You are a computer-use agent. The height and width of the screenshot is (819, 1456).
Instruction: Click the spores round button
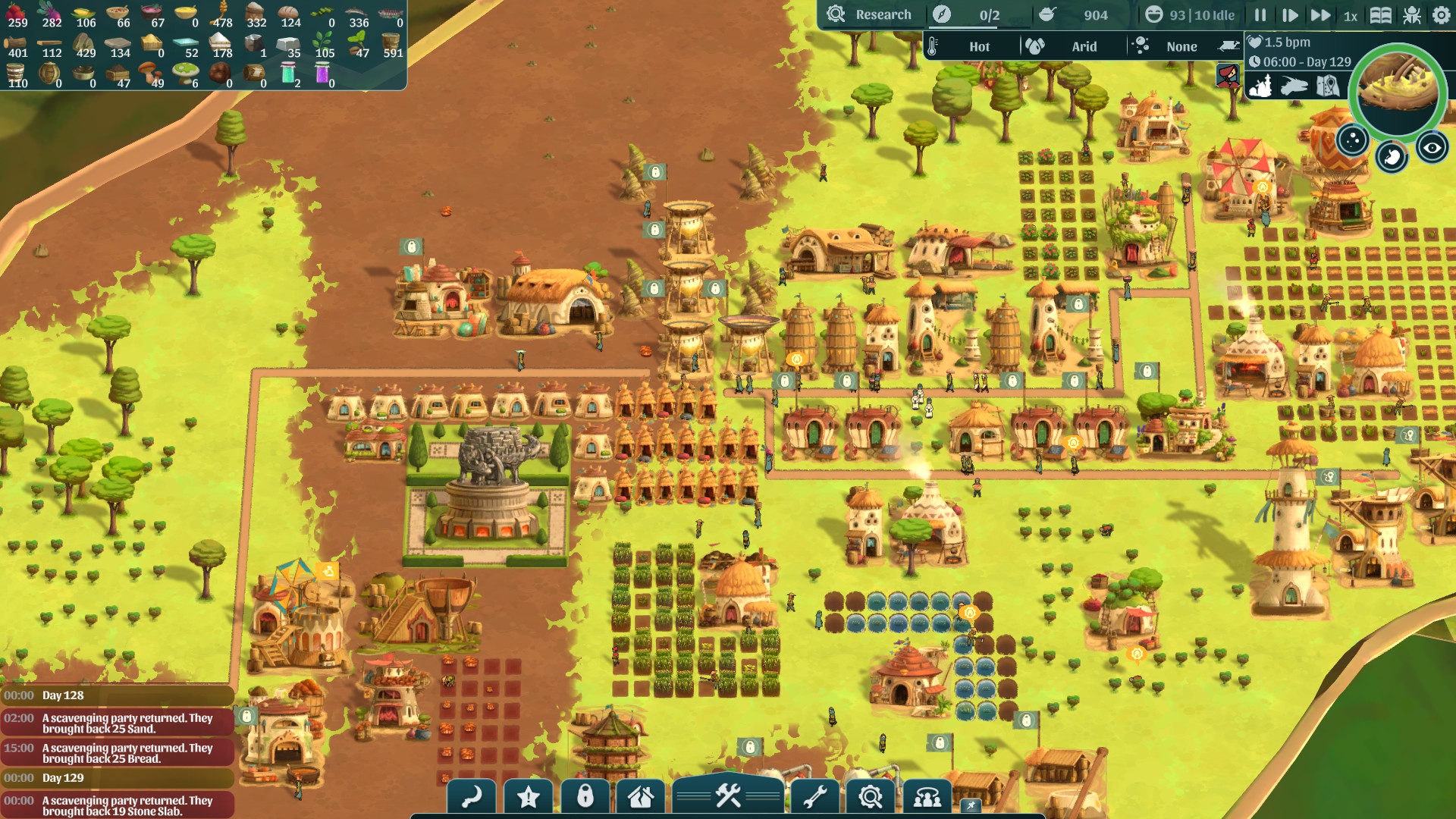[x=1352, y=140]
